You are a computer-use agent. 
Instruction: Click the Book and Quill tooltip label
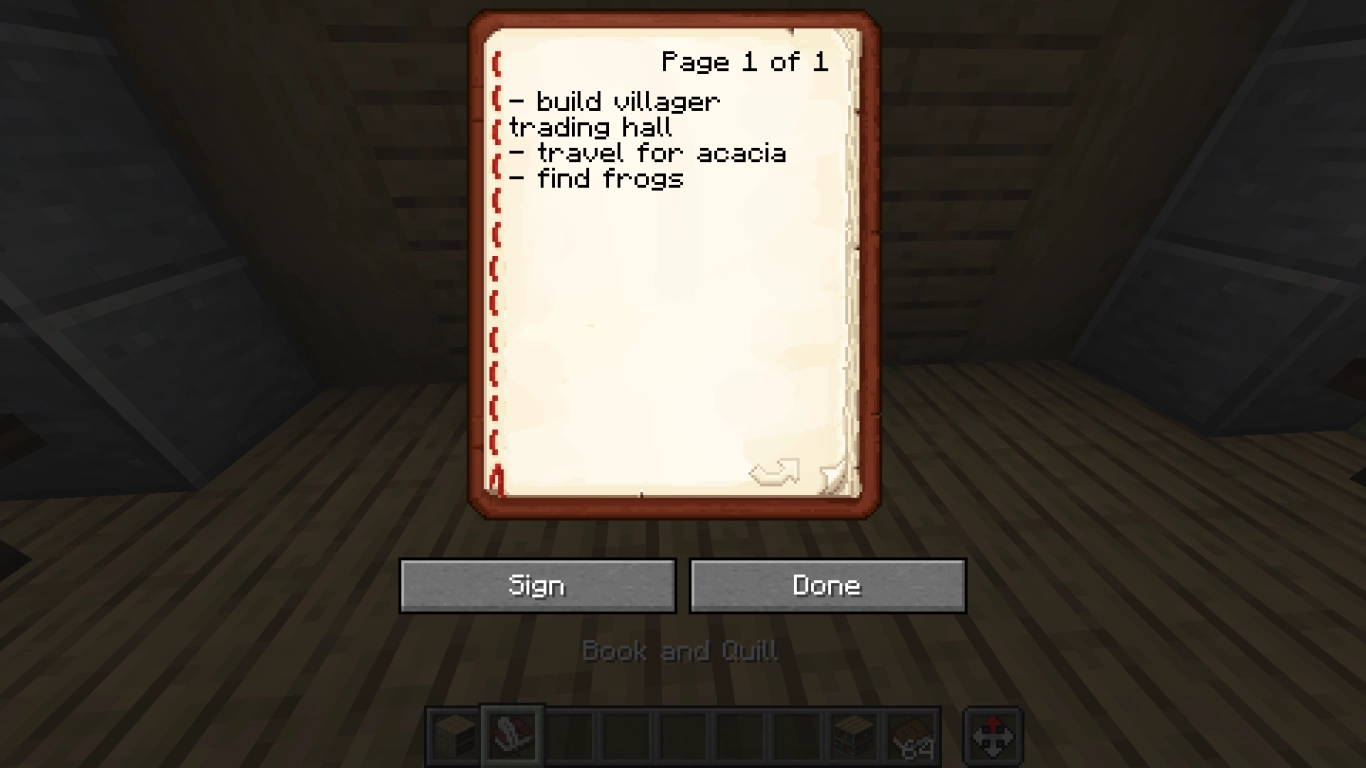pyautogui.click(x=681, y=651)
